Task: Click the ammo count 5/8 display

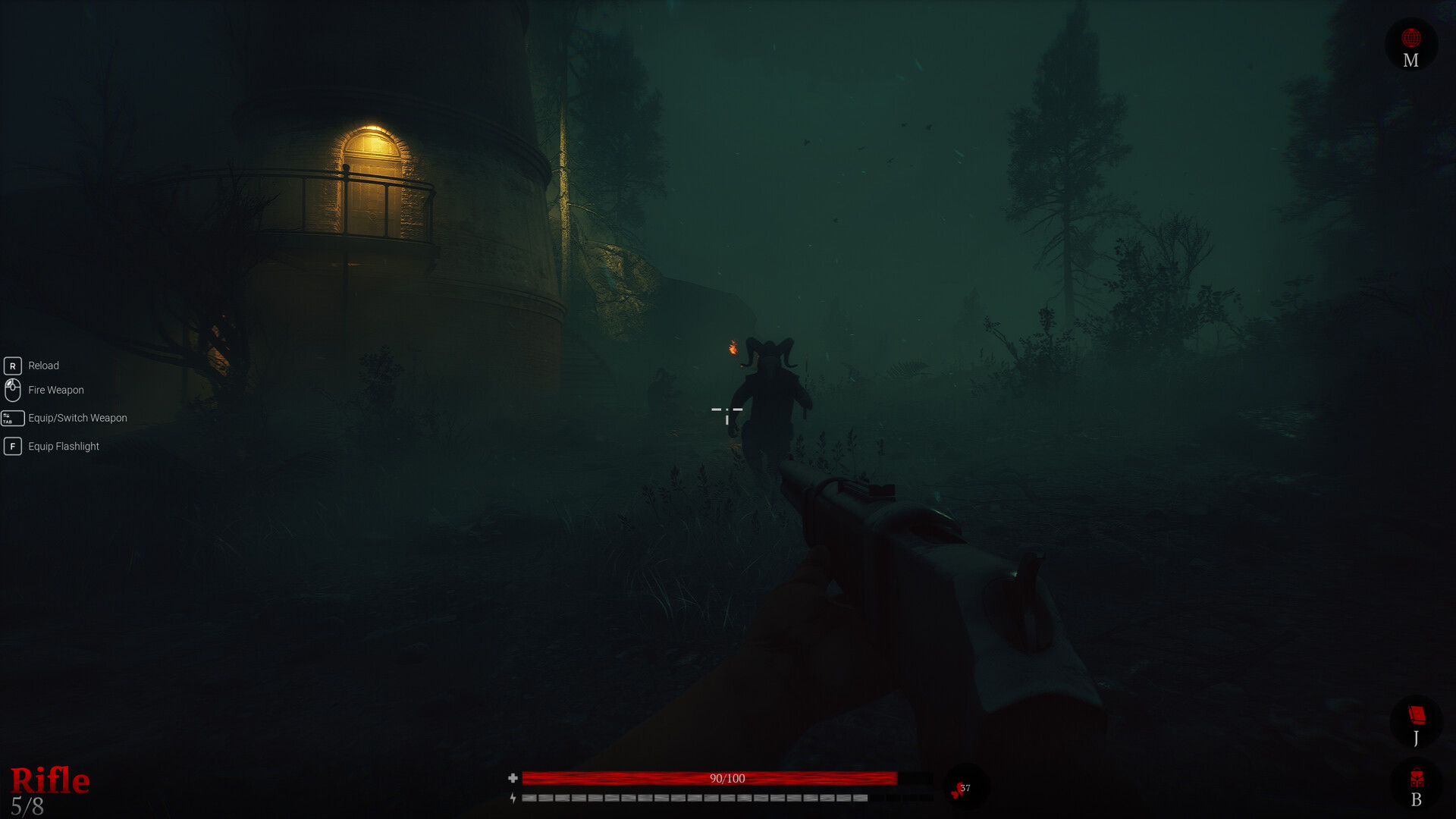Action: pos(29,805)
